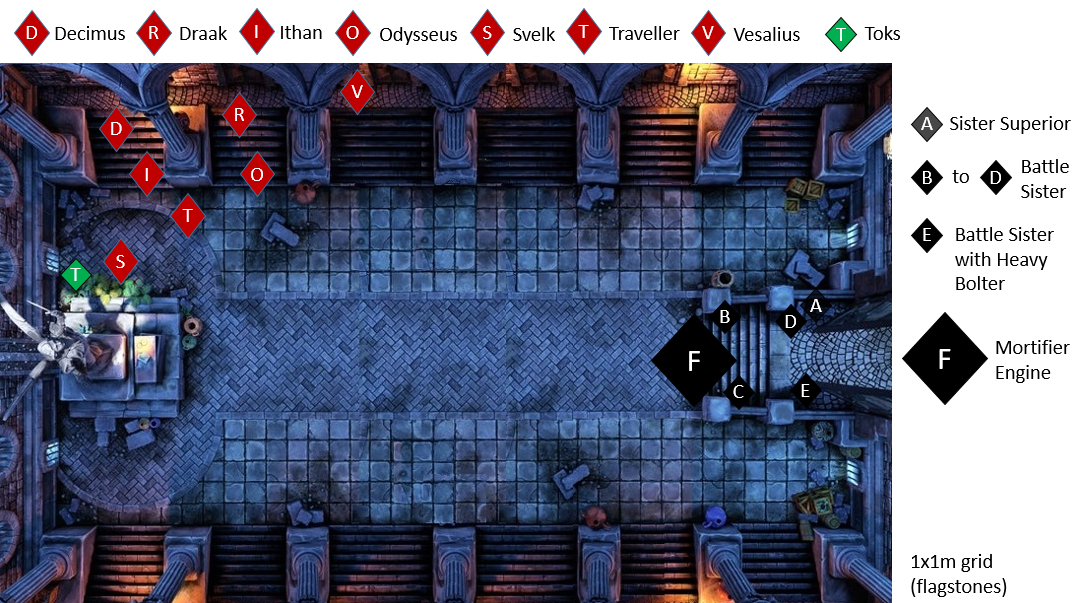Image resolution: width=1078 pixels, height=603 pixels.
Task: Choose Odysseus's red O token on the map
Action: [x=257, y=174]
